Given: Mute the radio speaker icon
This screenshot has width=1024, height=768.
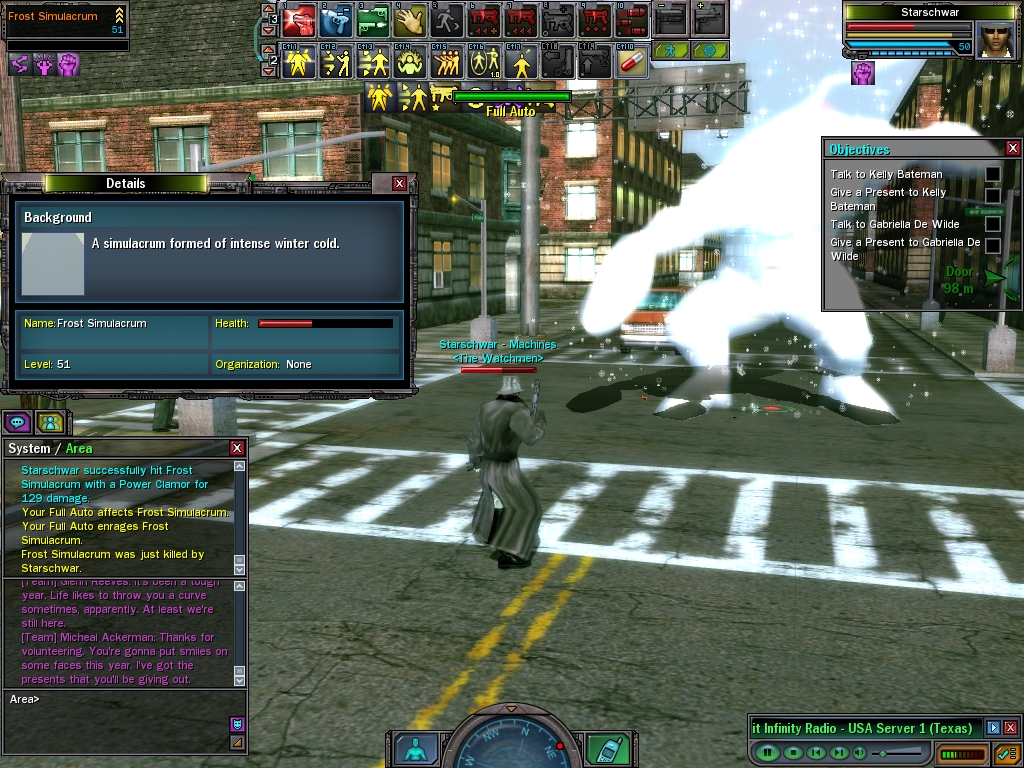Looking at the screenshot, I should click(860, 752).
